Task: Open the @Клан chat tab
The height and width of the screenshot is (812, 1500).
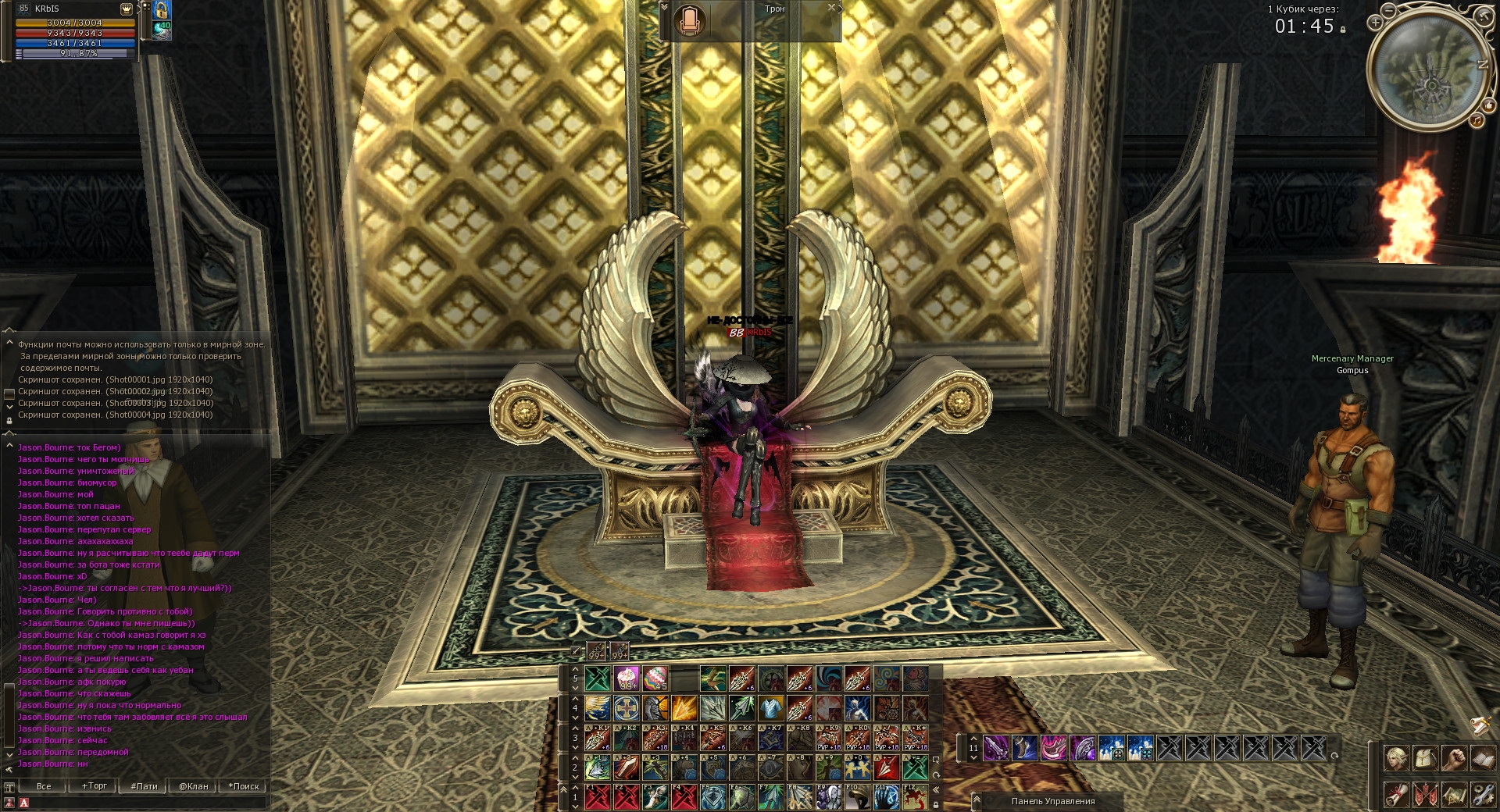Action: (193, 786)
